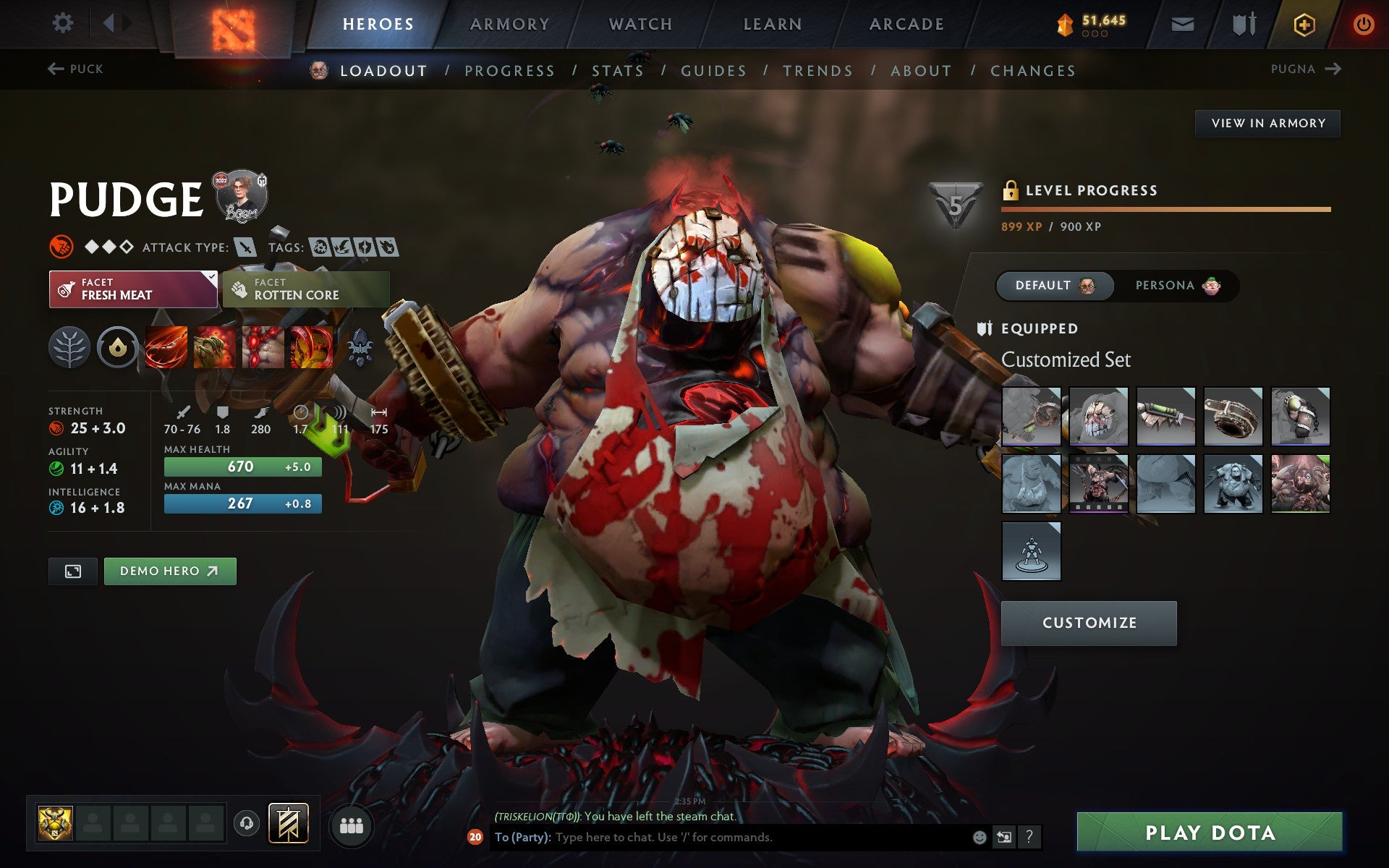Go back to Puck's page
The width and height of the screenshot is (1389, 868).
pos(75,69)
